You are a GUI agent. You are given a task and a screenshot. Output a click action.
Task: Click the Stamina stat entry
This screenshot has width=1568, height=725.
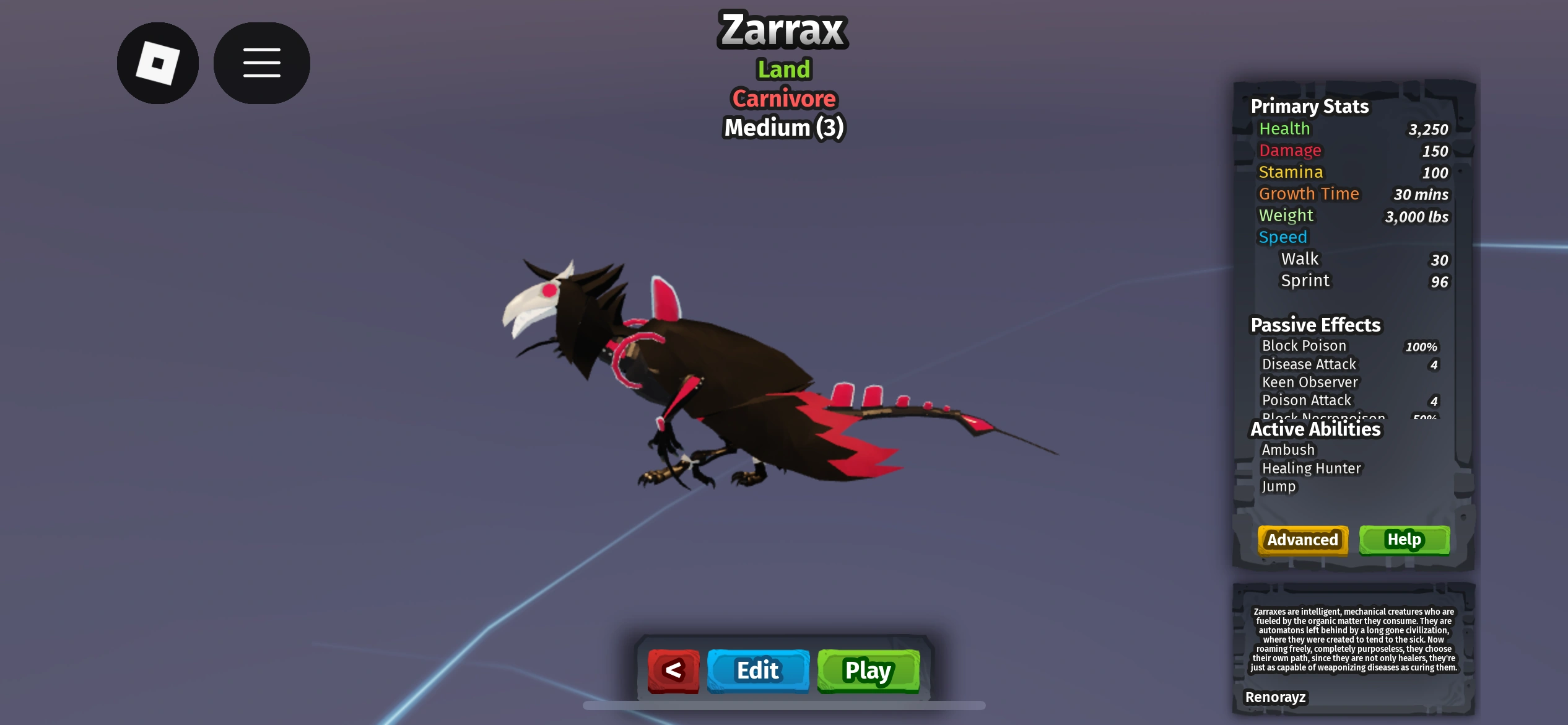click(1291, 172)
